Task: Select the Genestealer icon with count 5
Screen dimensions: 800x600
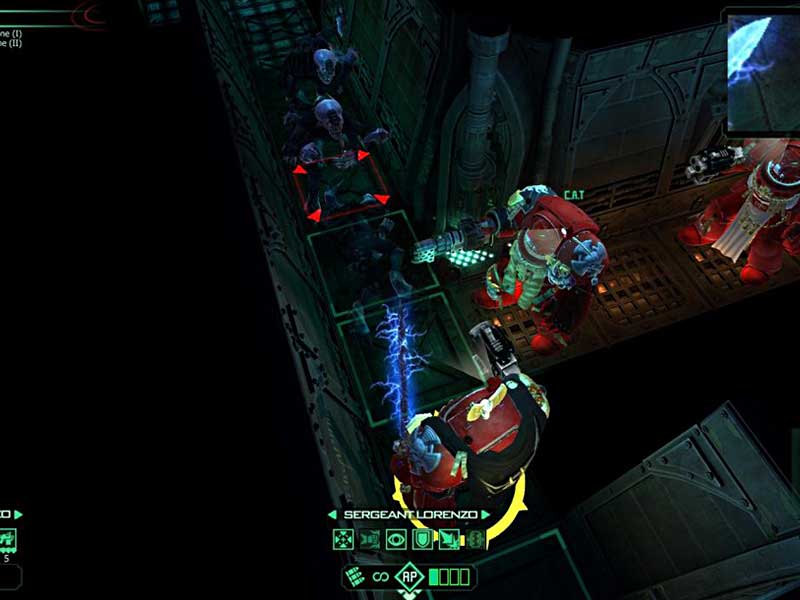Action: [7, 541]
